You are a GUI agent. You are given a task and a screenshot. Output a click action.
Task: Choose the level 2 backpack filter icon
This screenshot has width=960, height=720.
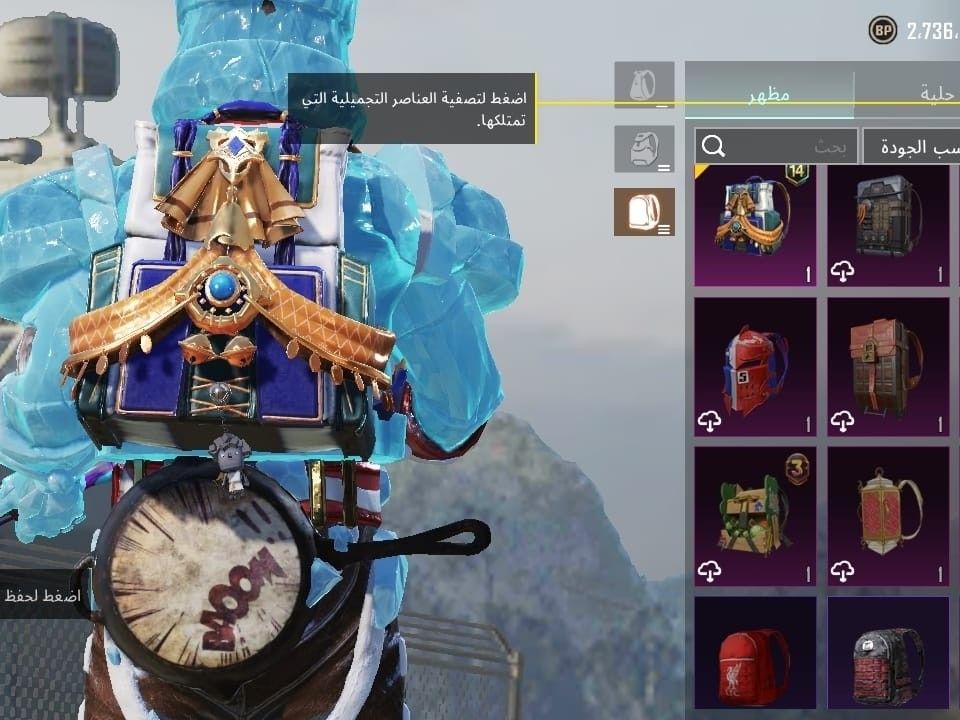(643, 148)
